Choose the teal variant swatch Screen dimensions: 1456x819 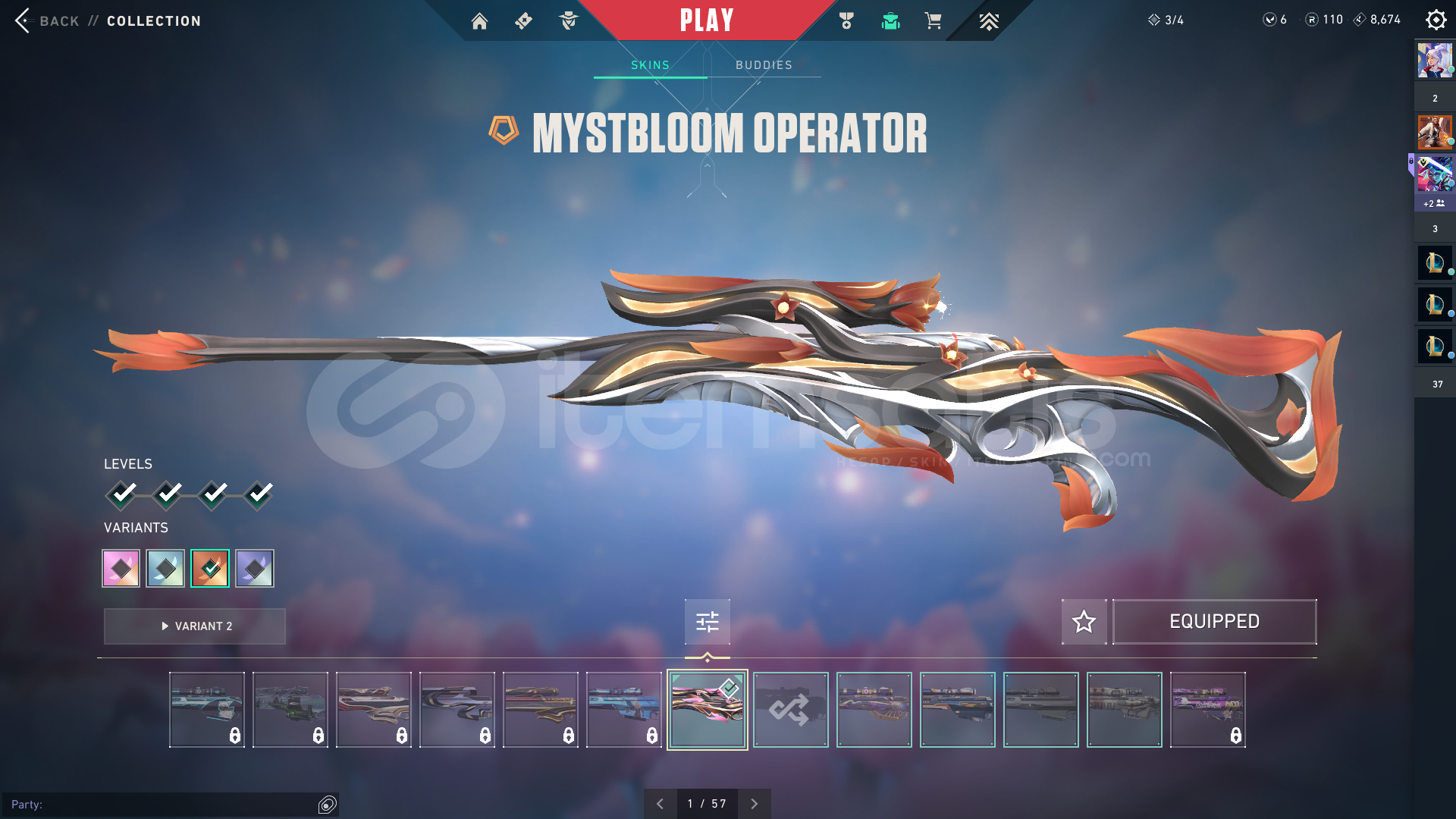point(165,569)
